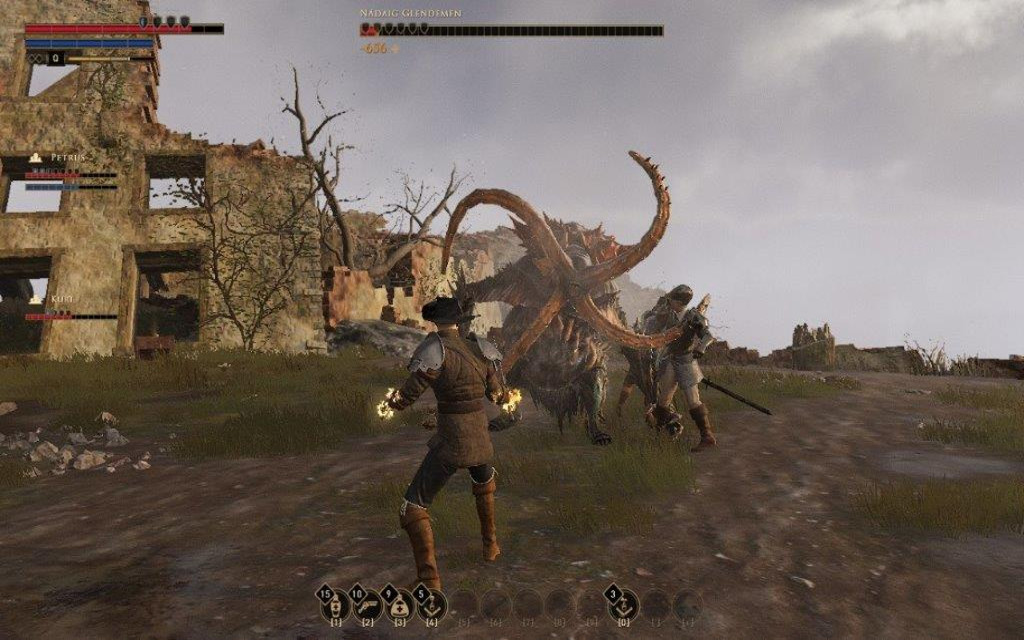Use the slot 0 item with count 3
The height and width of the screenshot is (640, 1024).
click(623, 605)
